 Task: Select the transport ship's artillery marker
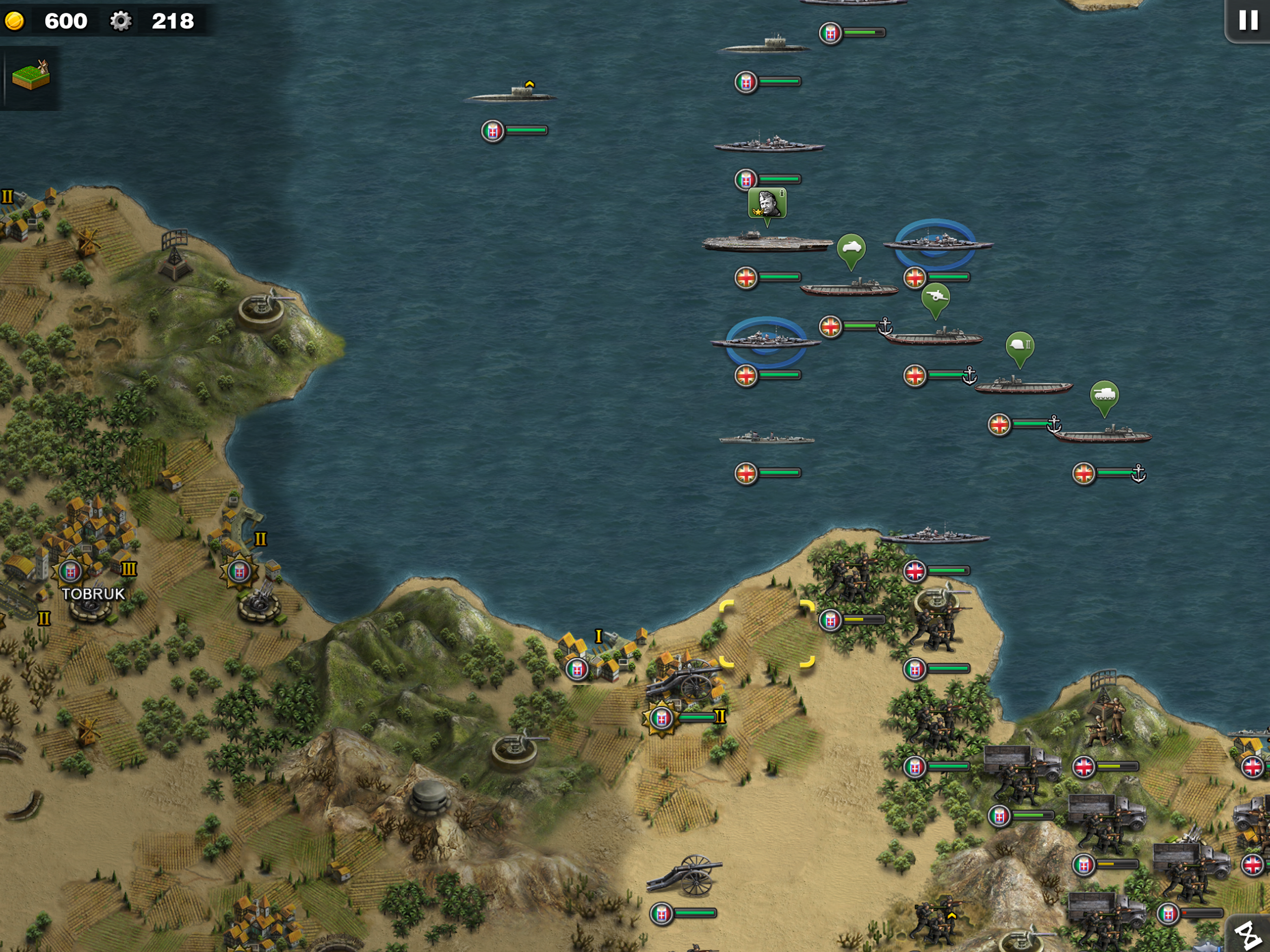(x=935, y=297)
